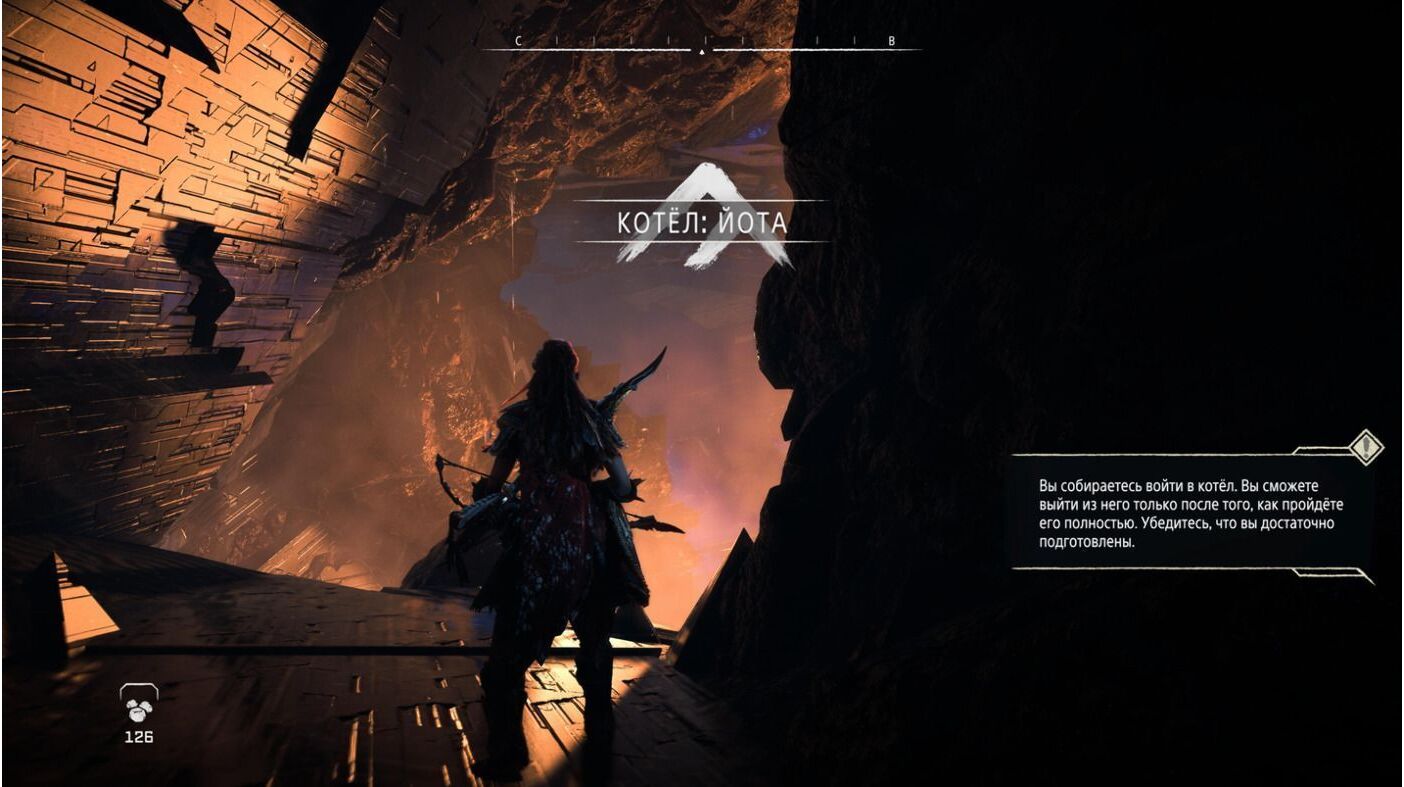Image resolution: width=1404 pixels, height=787 pixels.
Task: Click the compass bar at the top
Action: [x=702, y=45]
